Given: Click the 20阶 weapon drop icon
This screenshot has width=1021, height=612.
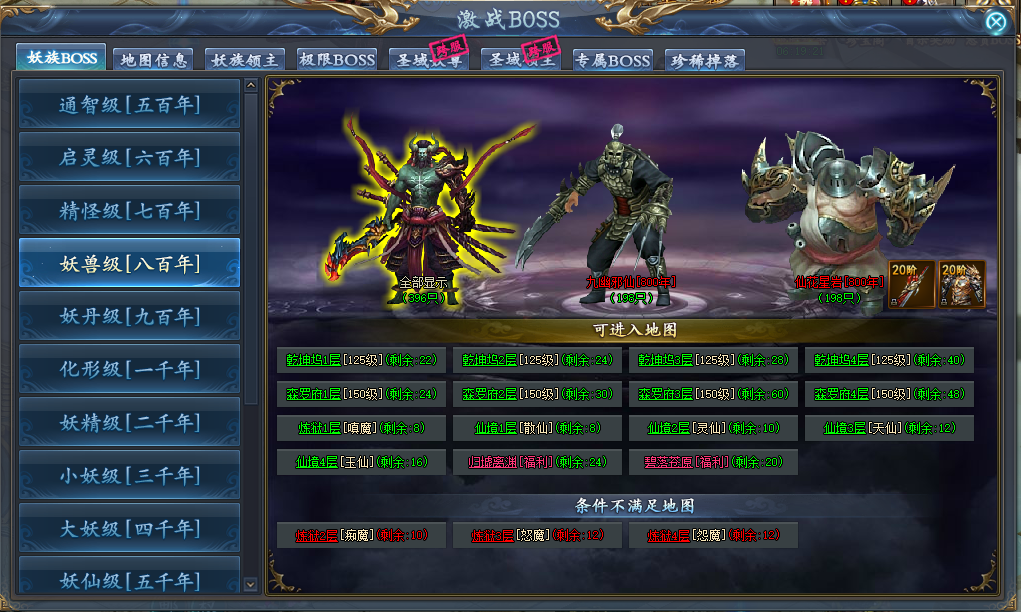Looking at the screenshot, I should [911, 284].
